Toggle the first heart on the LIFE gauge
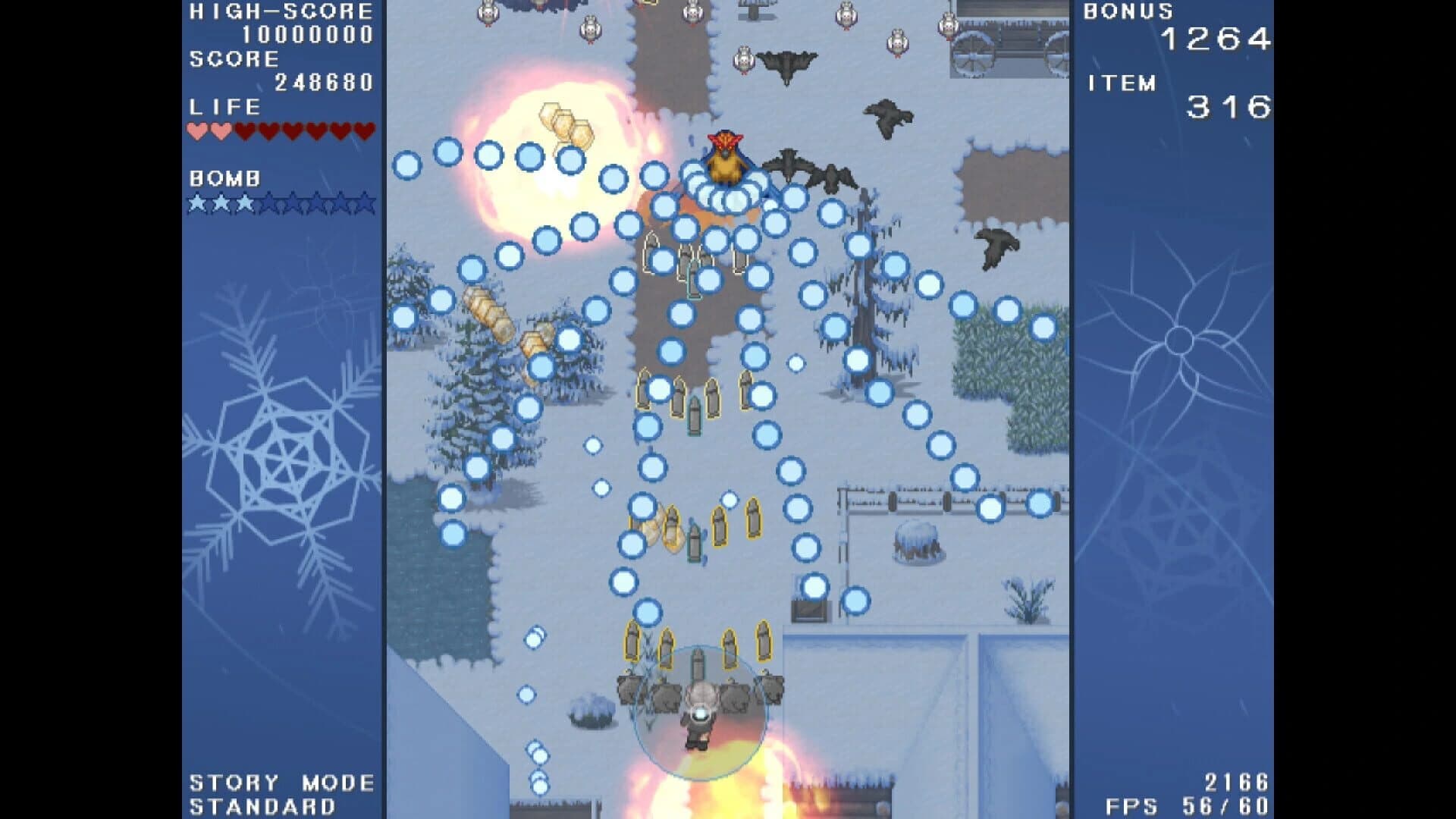1456x819 pixels. (x=196, y=129)
